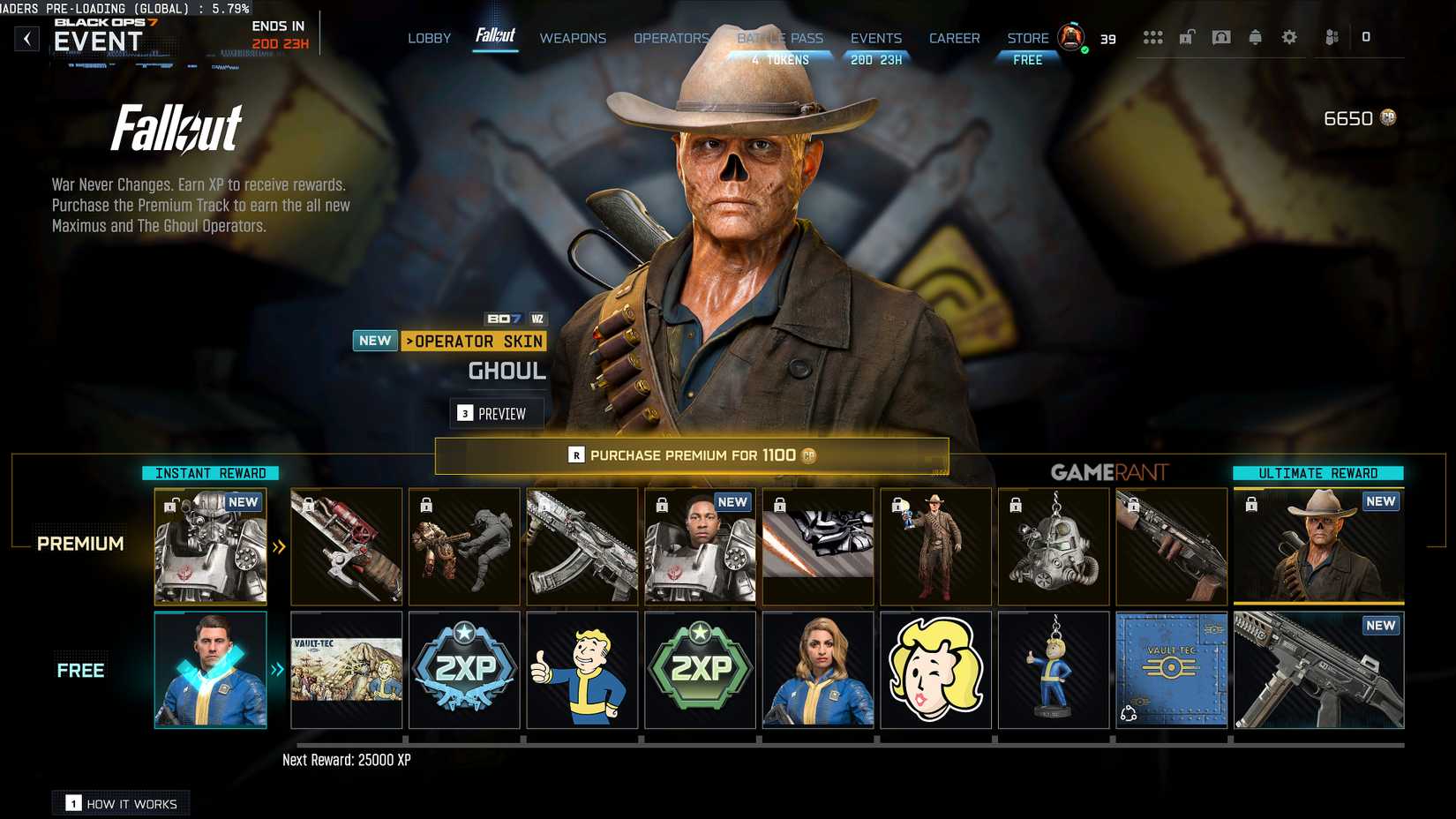Image resolution: width=1456 pixels, height=819 pixels.
Task: Expand the Free rewards with double chevron arrow
Action: pyautogui.click(x=278, y=671)
